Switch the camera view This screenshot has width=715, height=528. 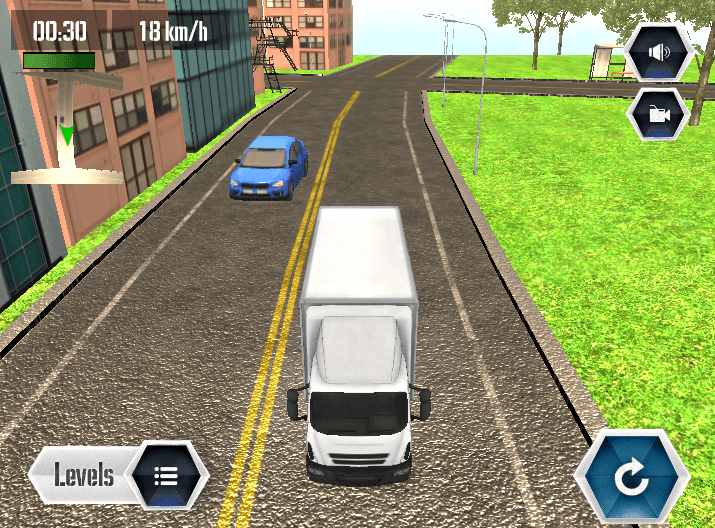658,114
